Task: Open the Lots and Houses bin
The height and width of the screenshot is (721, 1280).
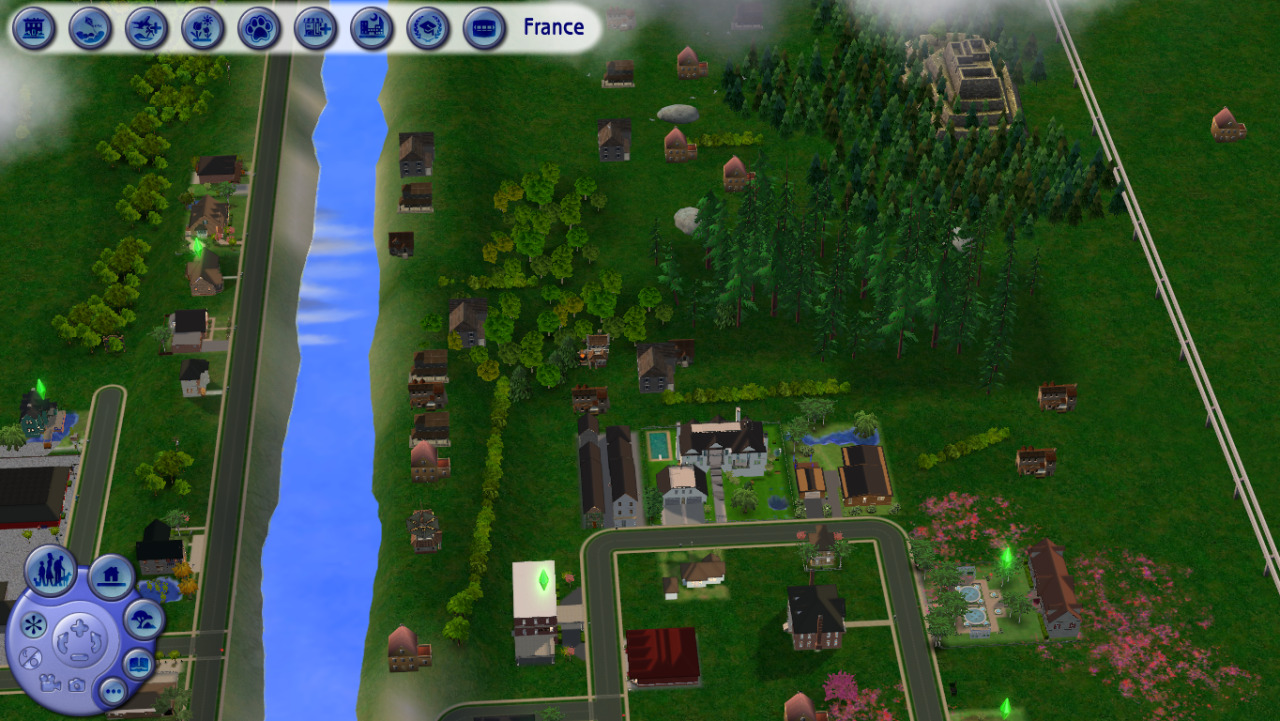Action: coord(111,577)
